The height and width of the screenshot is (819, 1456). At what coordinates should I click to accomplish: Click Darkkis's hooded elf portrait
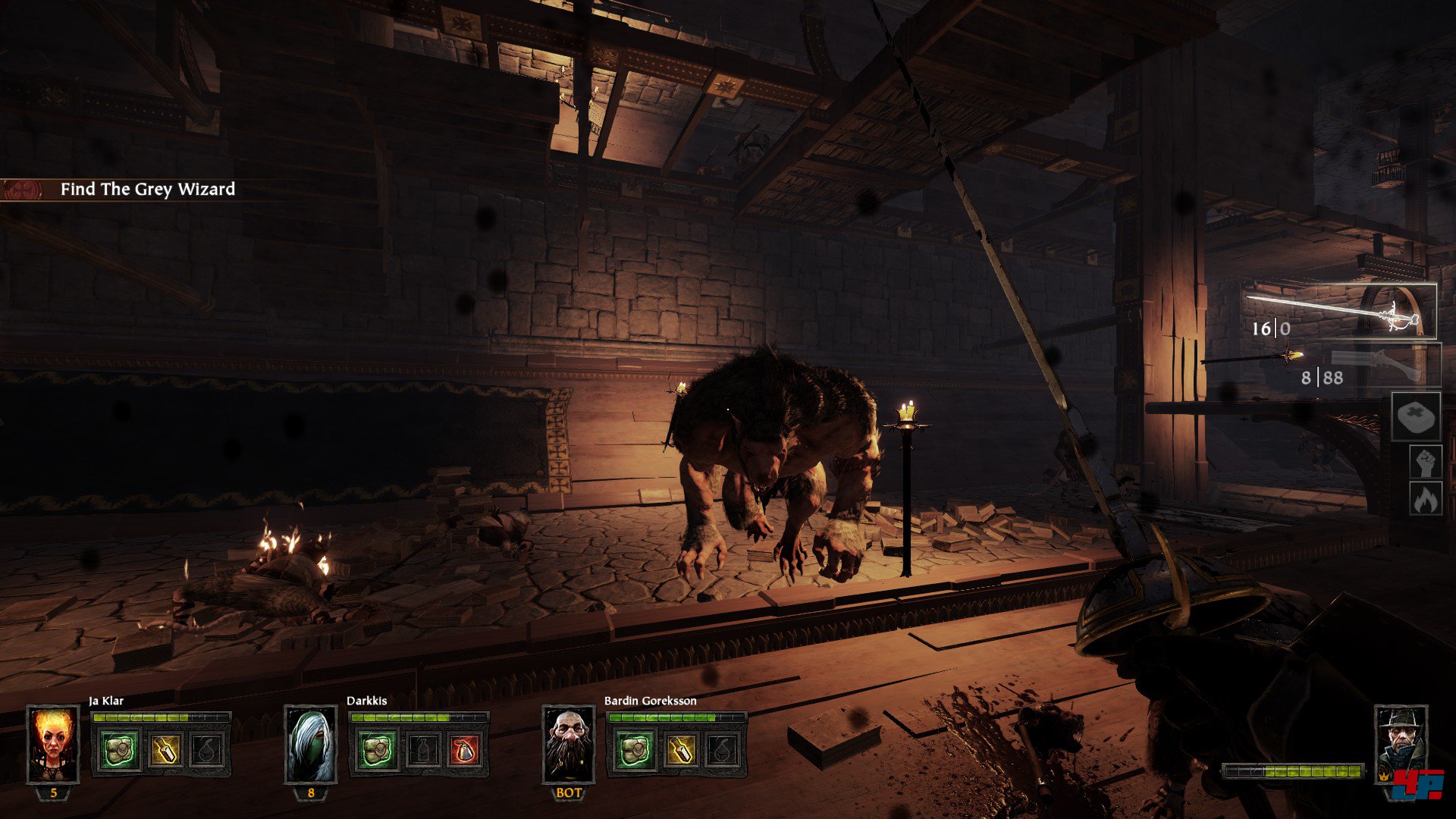pyautogui.click(x=311, y=744)
